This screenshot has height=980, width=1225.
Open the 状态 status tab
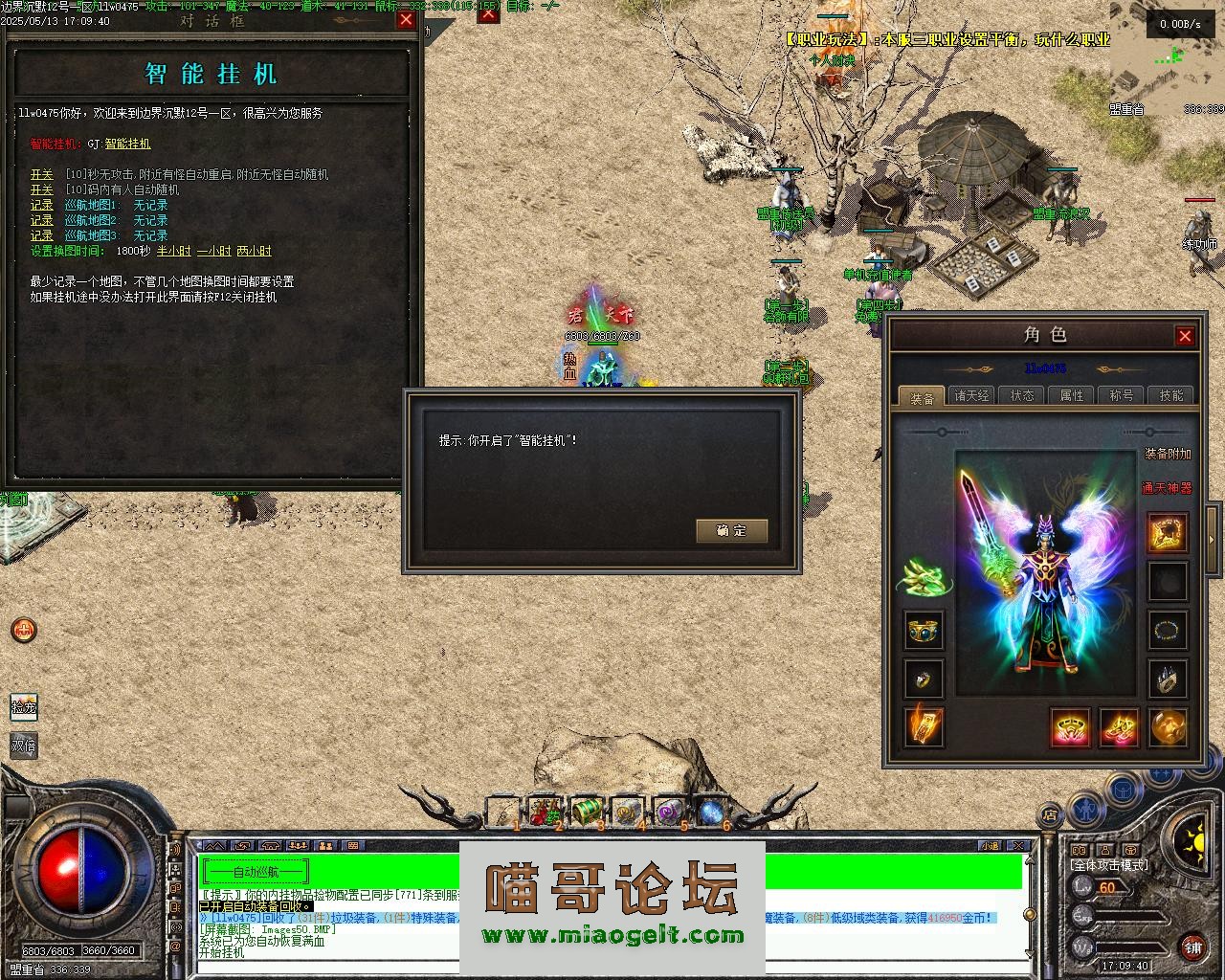(x=1021, y=395)
